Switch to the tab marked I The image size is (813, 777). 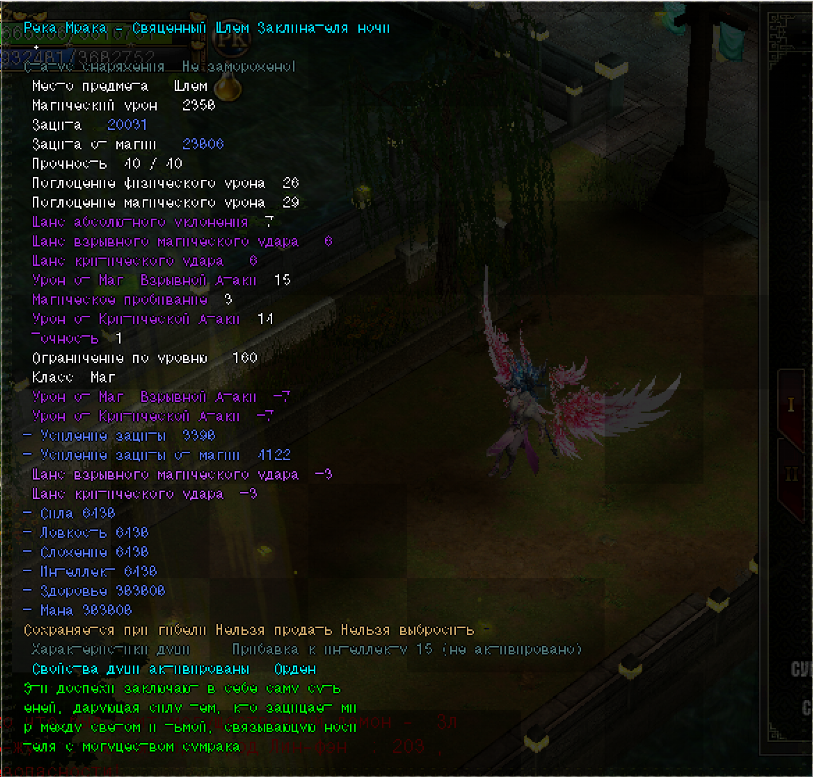pos(791,405)
